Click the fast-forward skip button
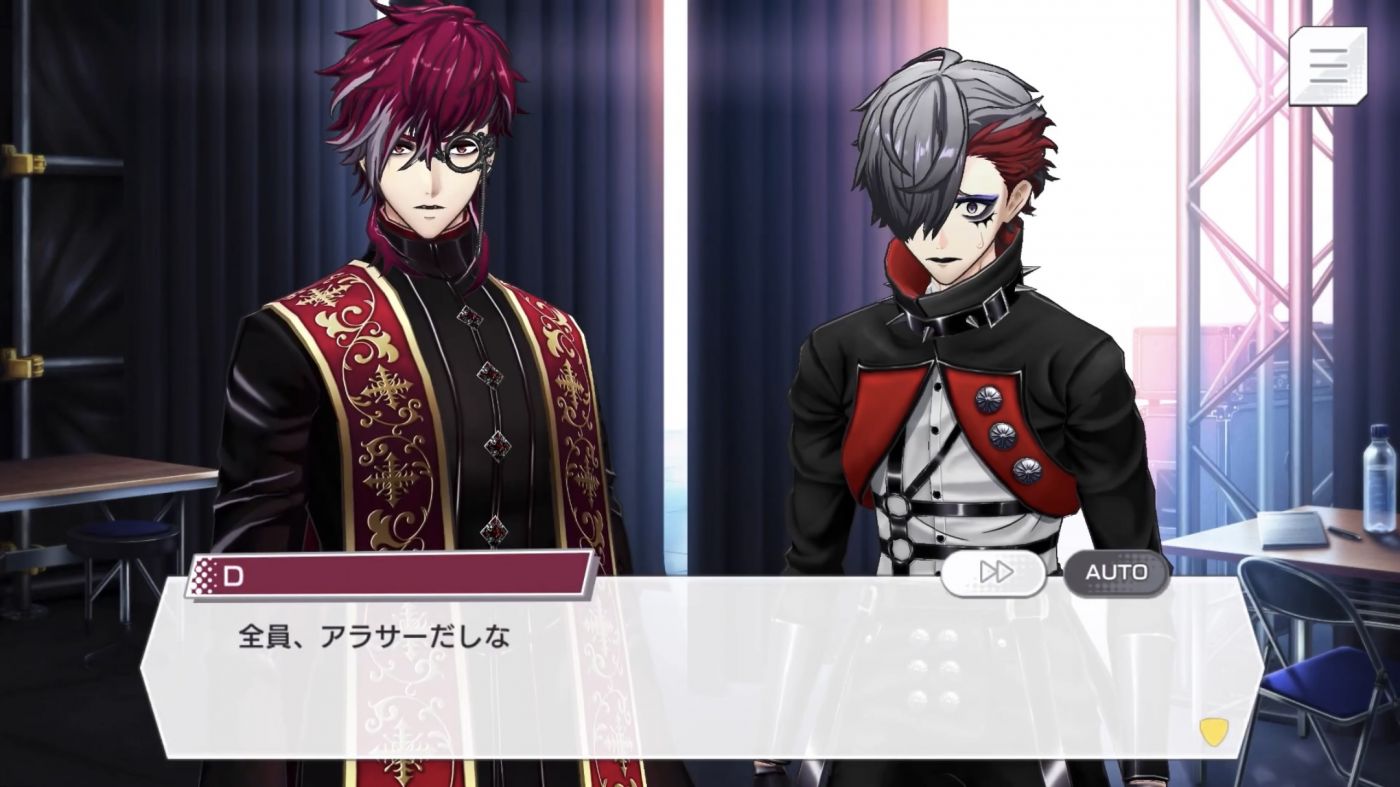Viewport: 1400px width, 787px height. tap(995, 573)
